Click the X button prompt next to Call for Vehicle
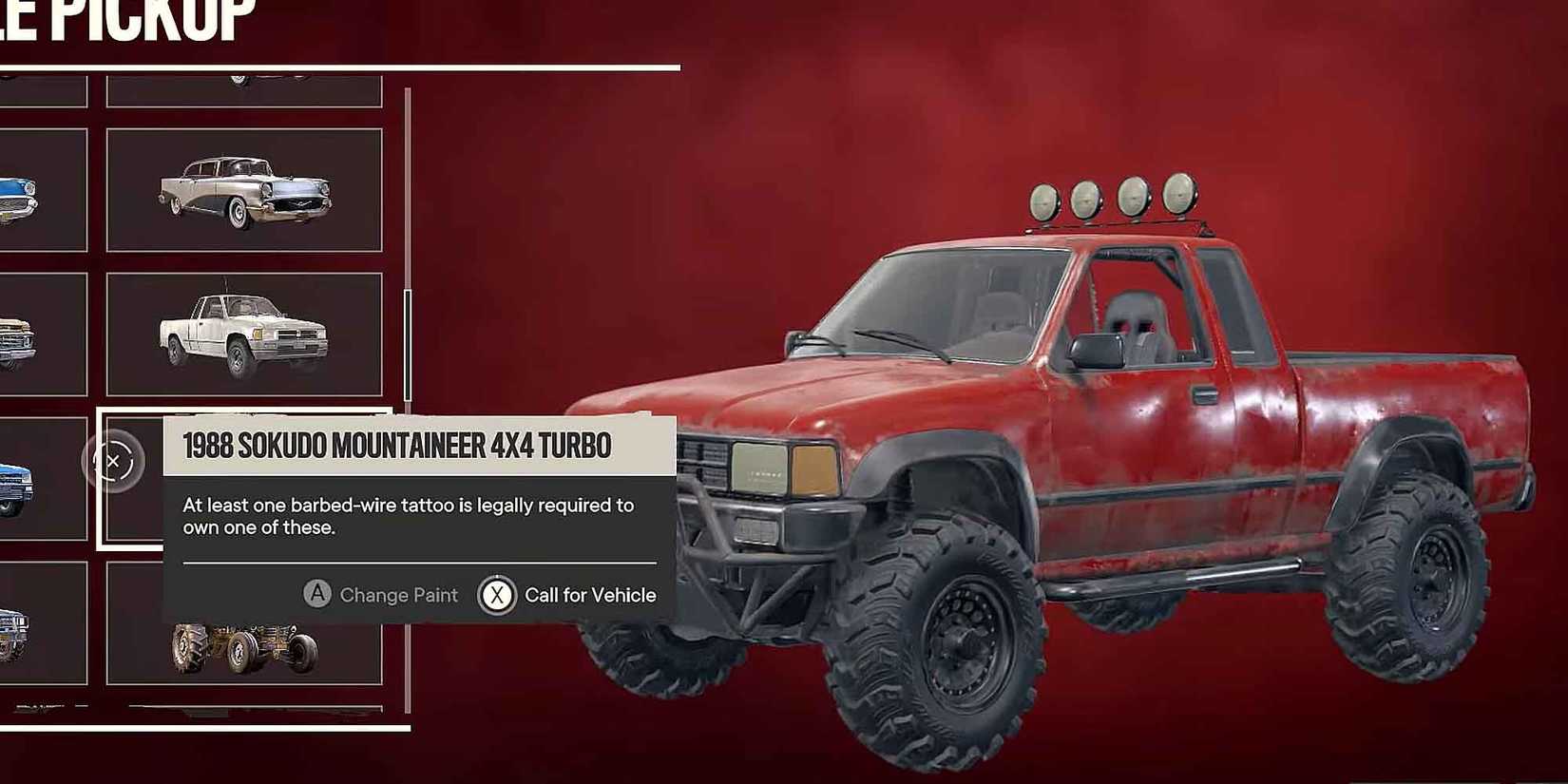This screenshot has width=1568, height=784. tap(496, 595)
